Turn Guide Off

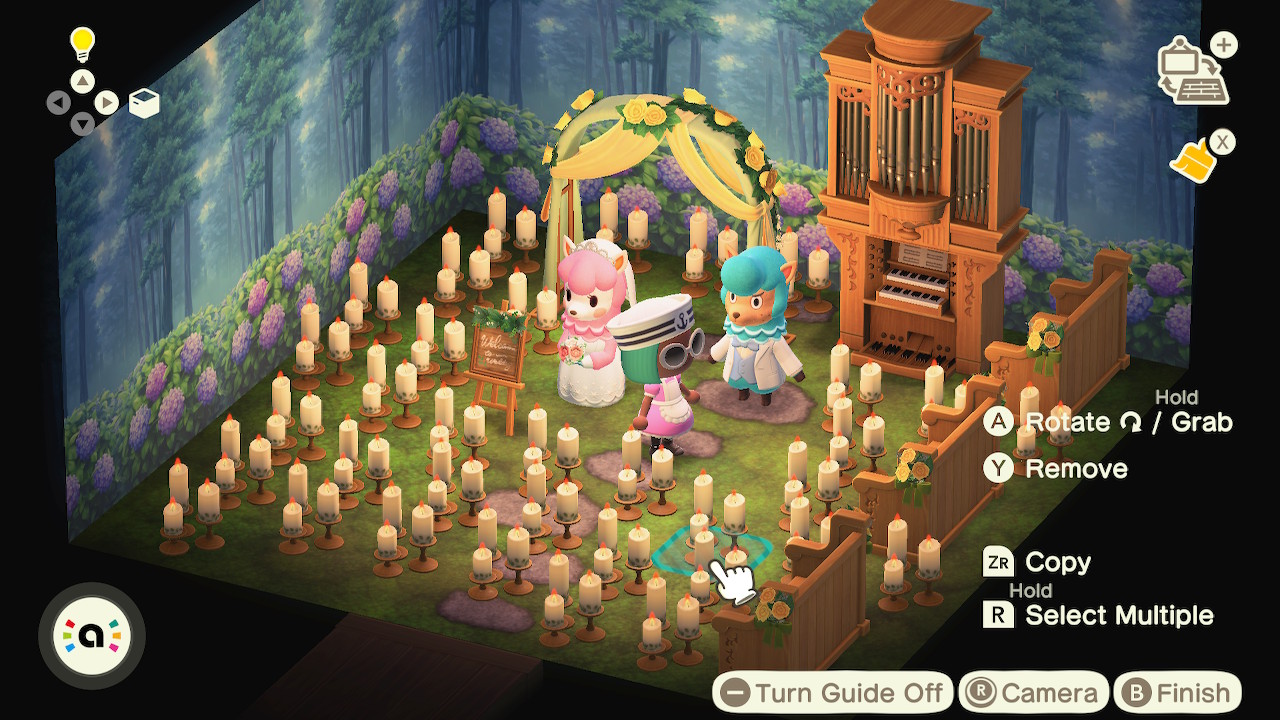tap(832, 693)
